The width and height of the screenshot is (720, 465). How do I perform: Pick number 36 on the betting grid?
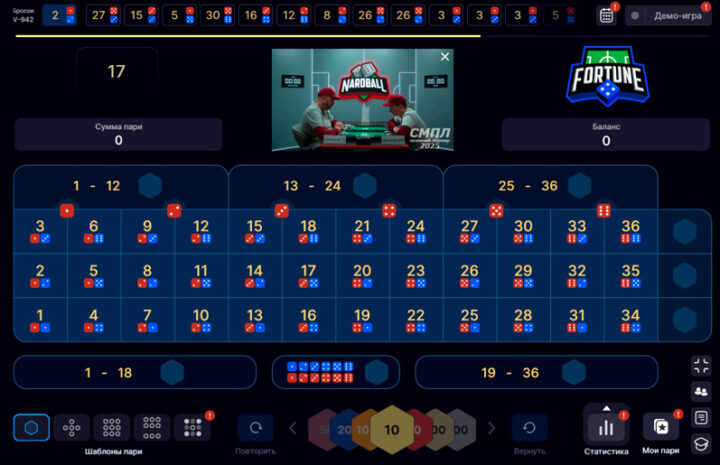[630, 231]
